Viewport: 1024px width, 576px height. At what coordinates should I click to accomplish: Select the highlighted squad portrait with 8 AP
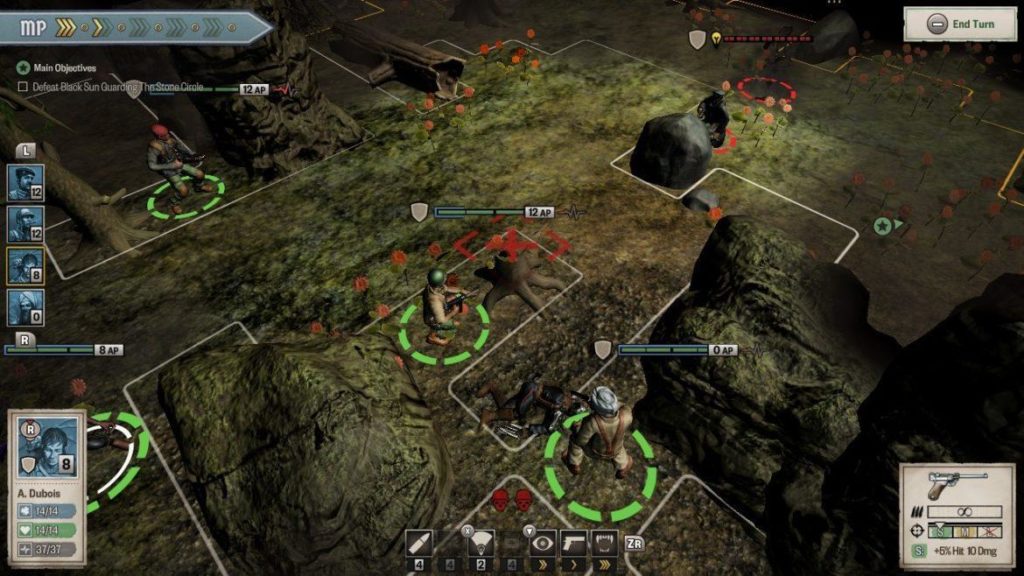[x=25, y=266]
